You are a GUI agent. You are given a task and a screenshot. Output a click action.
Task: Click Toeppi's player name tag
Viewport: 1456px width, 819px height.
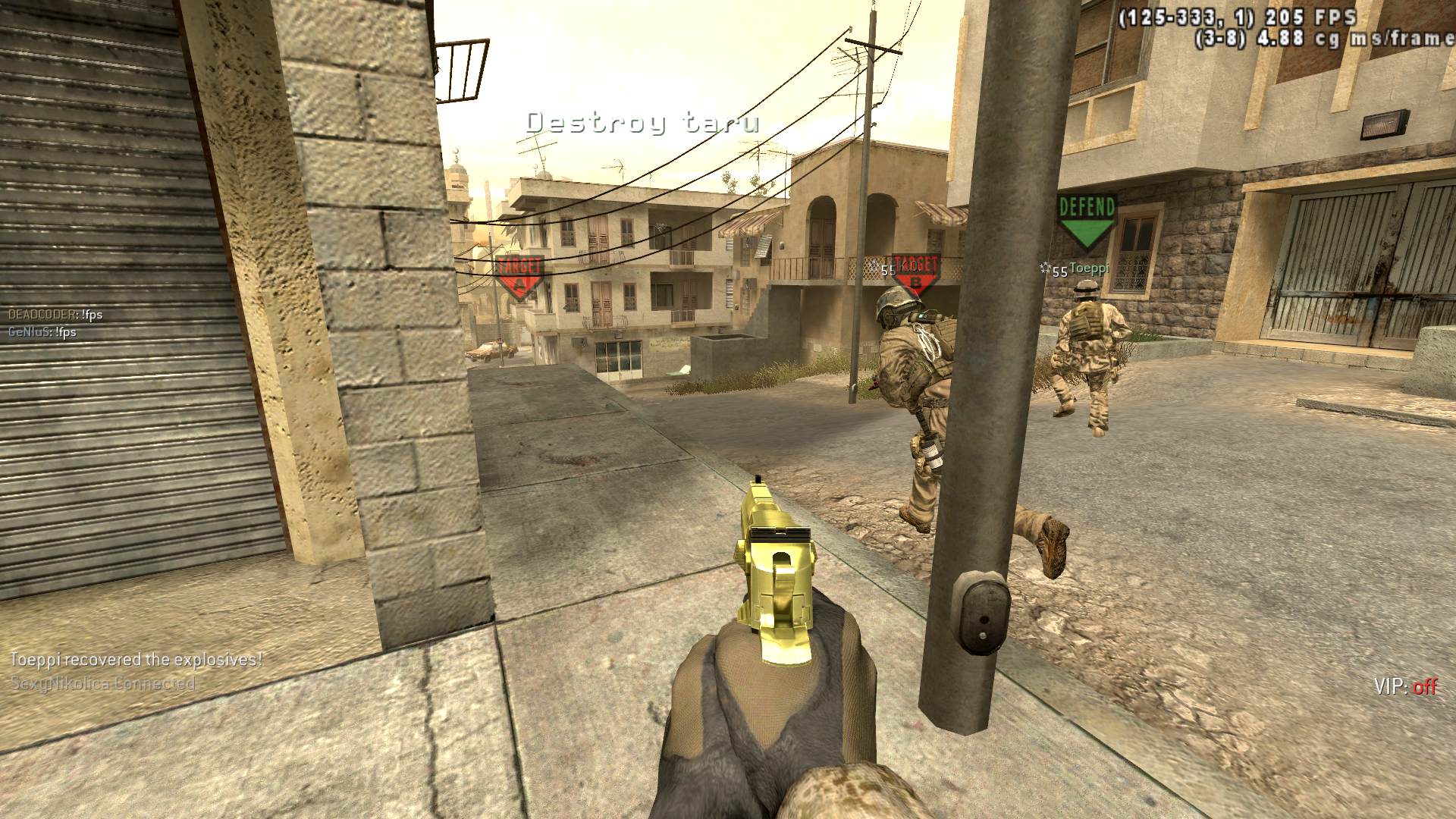1089,269
